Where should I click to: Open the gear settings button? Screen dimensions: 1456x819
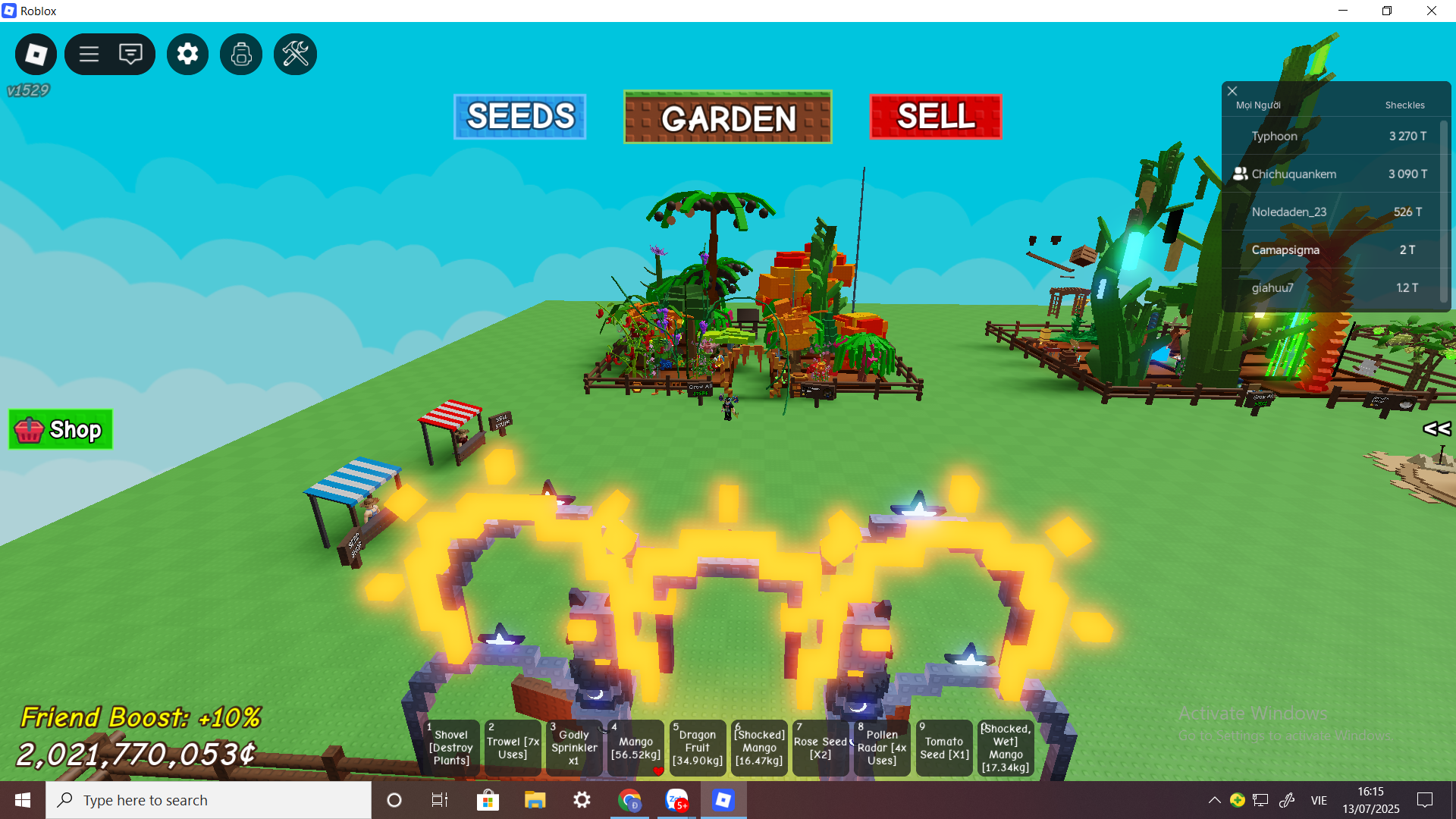coord(187,54)
